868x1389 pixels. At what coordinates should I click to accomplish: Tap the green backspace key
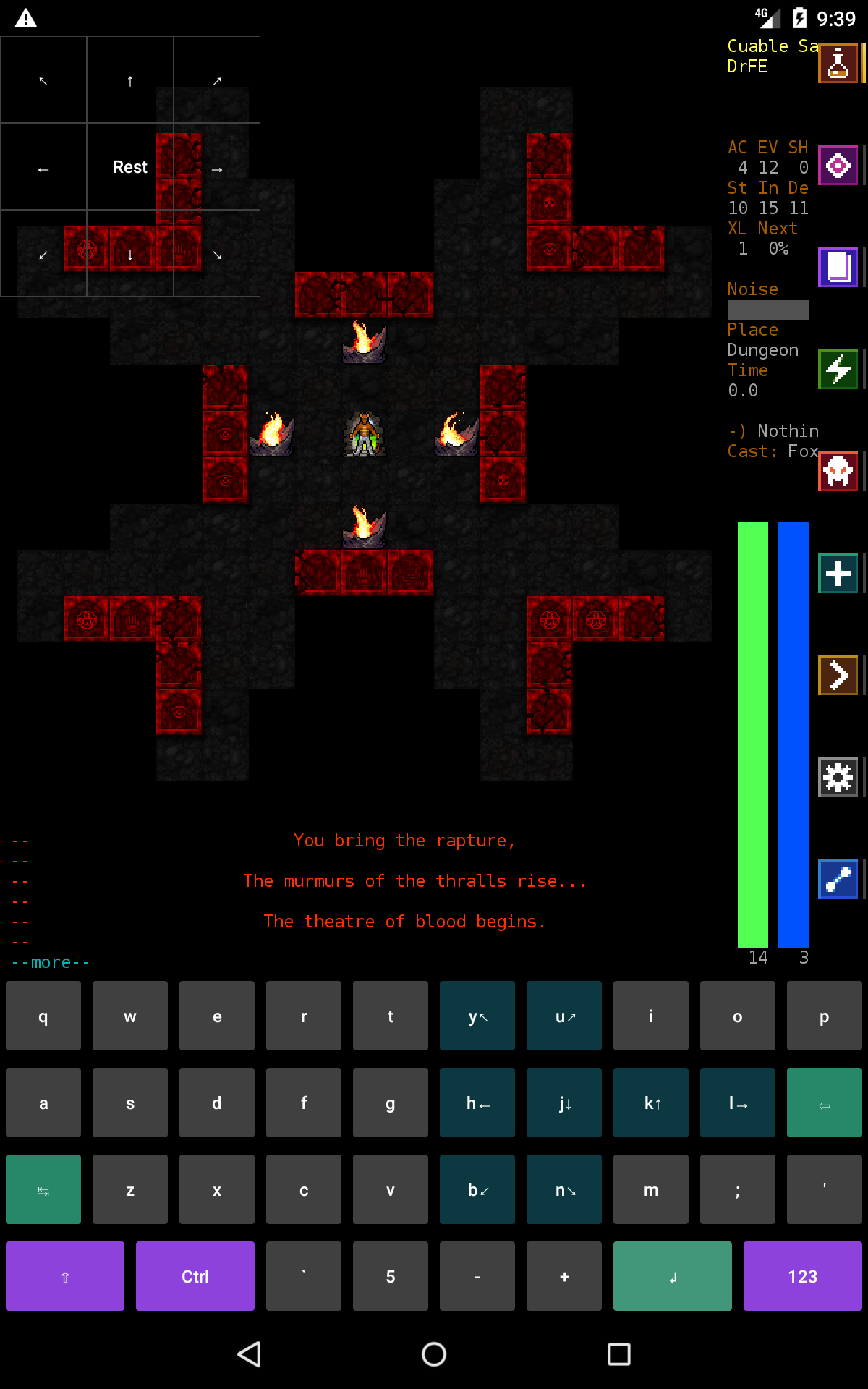[x=824, y=1103]
